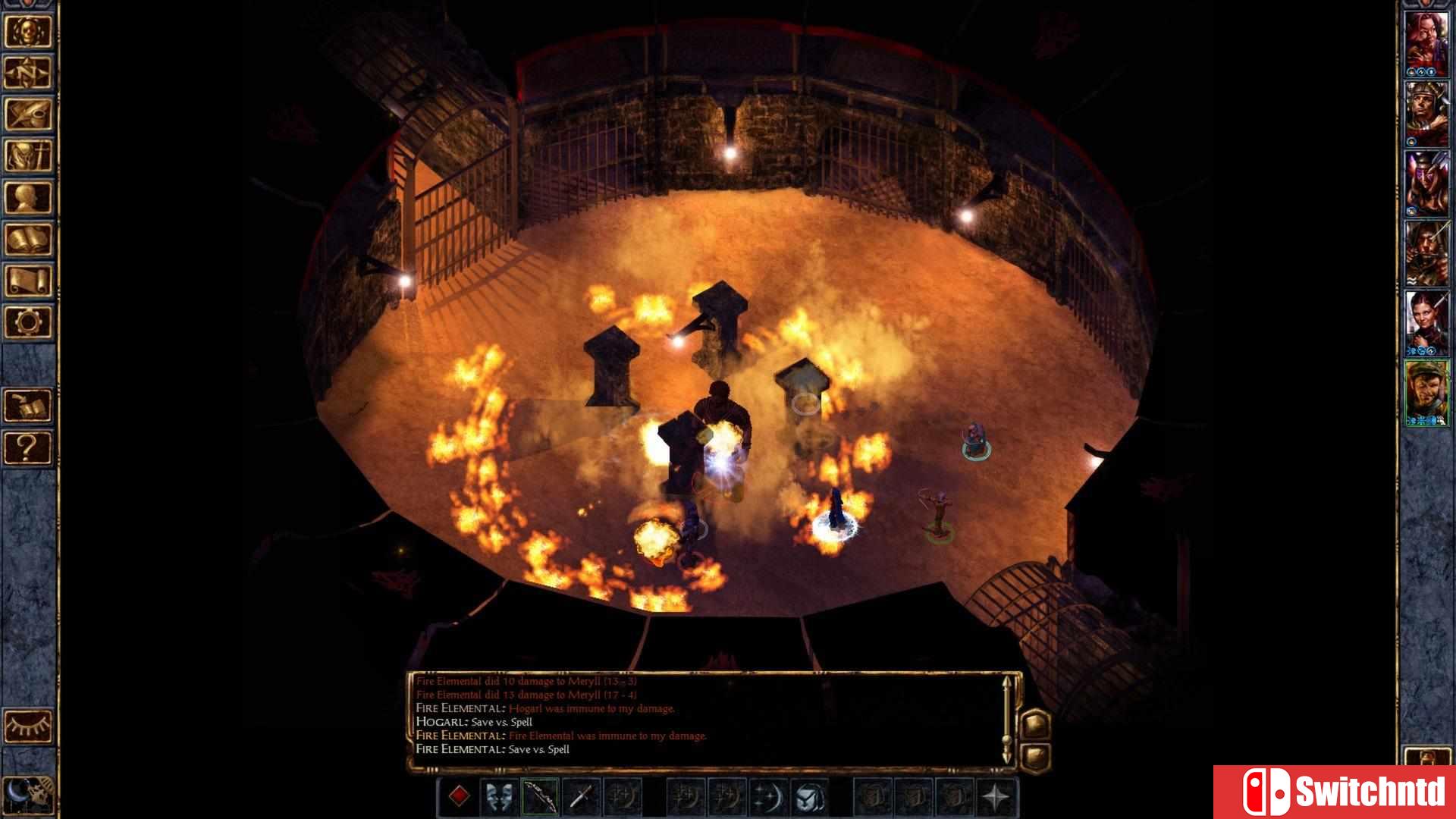Activate the helmet special ability icon
Screen dimensions: 1456x819
point(810,797)
